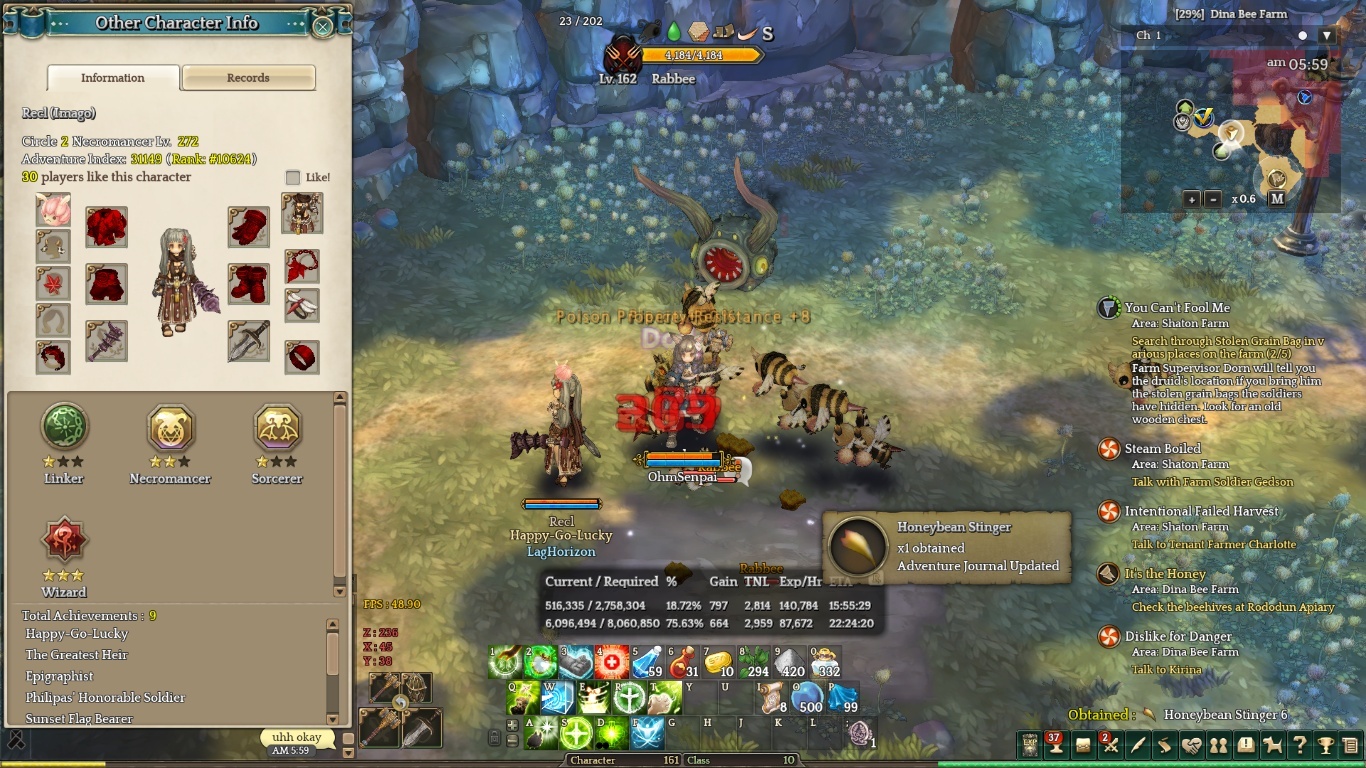Use the blue potion in slot 5

(648, 662)
